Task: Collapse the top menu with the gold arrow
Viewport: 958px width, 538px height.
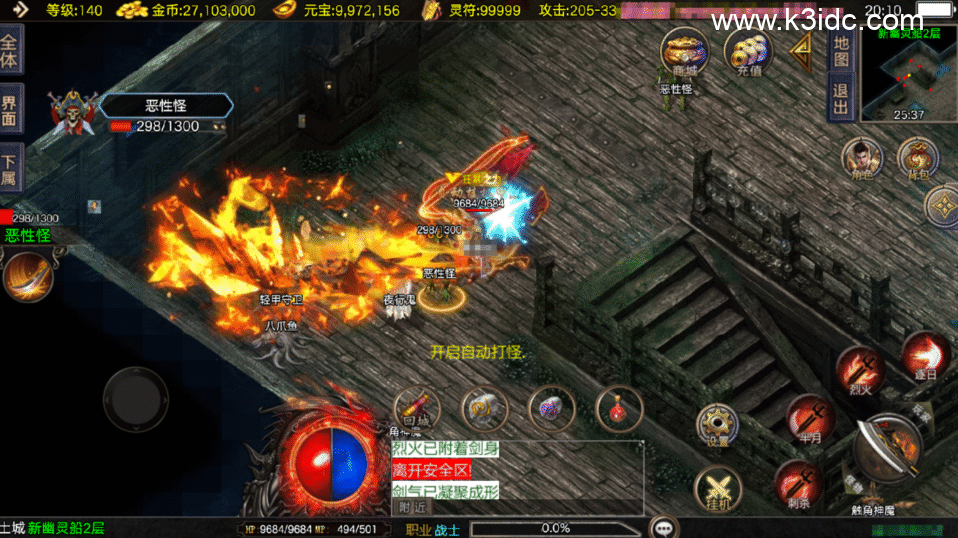Action: 800,52
